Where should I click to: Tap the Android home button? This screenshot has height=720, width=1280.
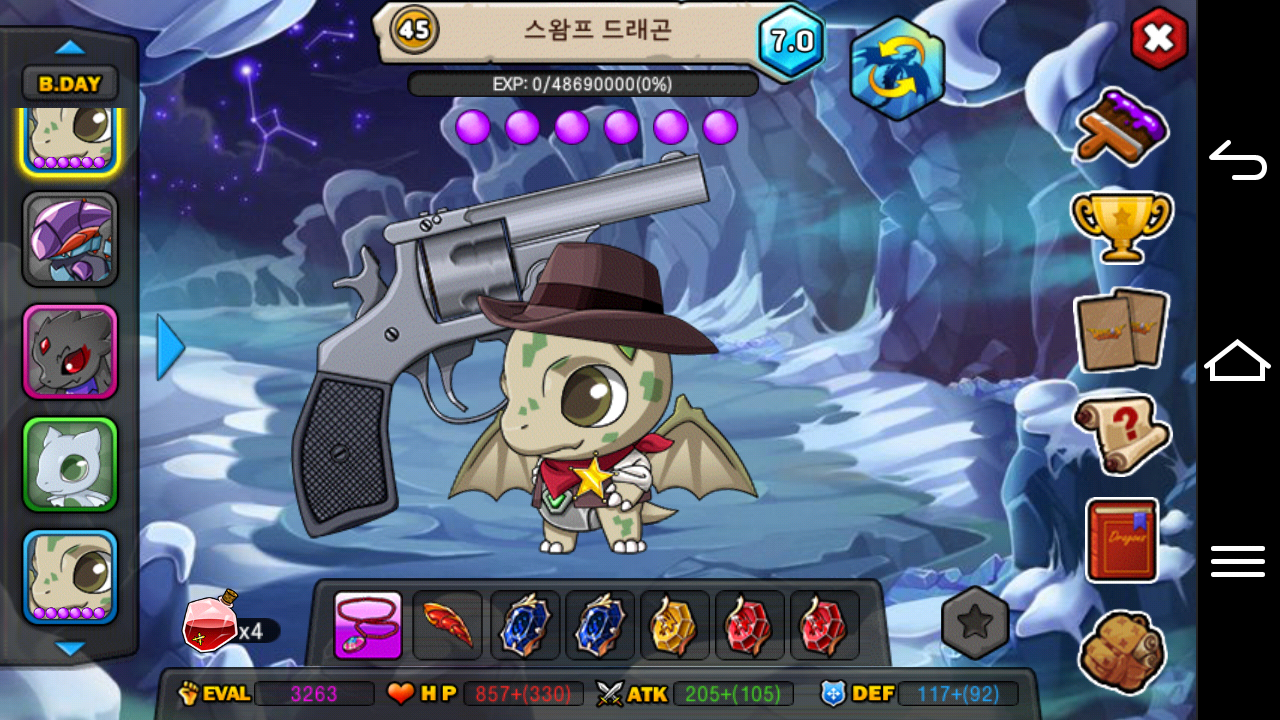coord(1237,361)
